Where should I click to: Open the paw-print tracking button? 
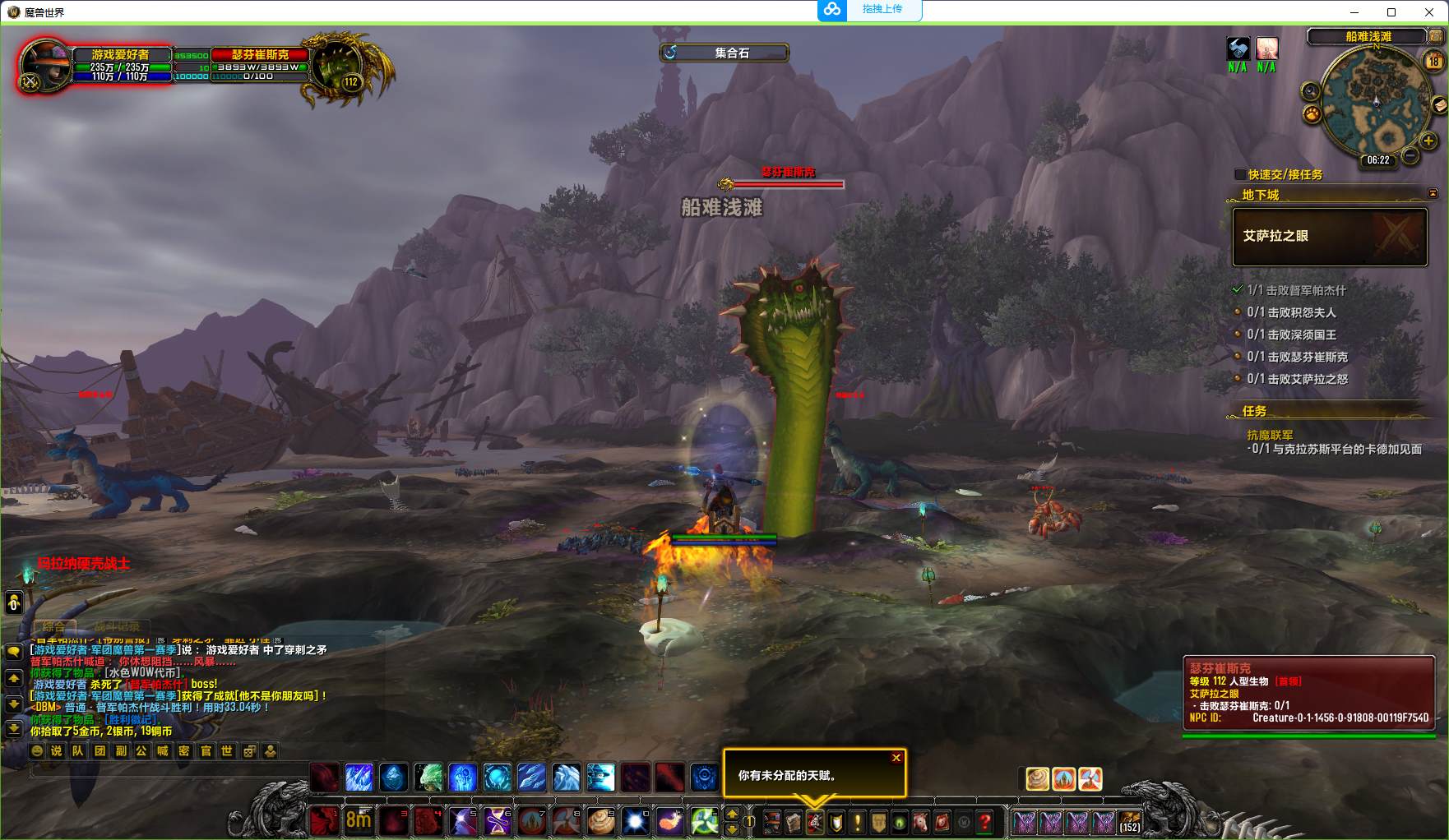click(1312, 114)
